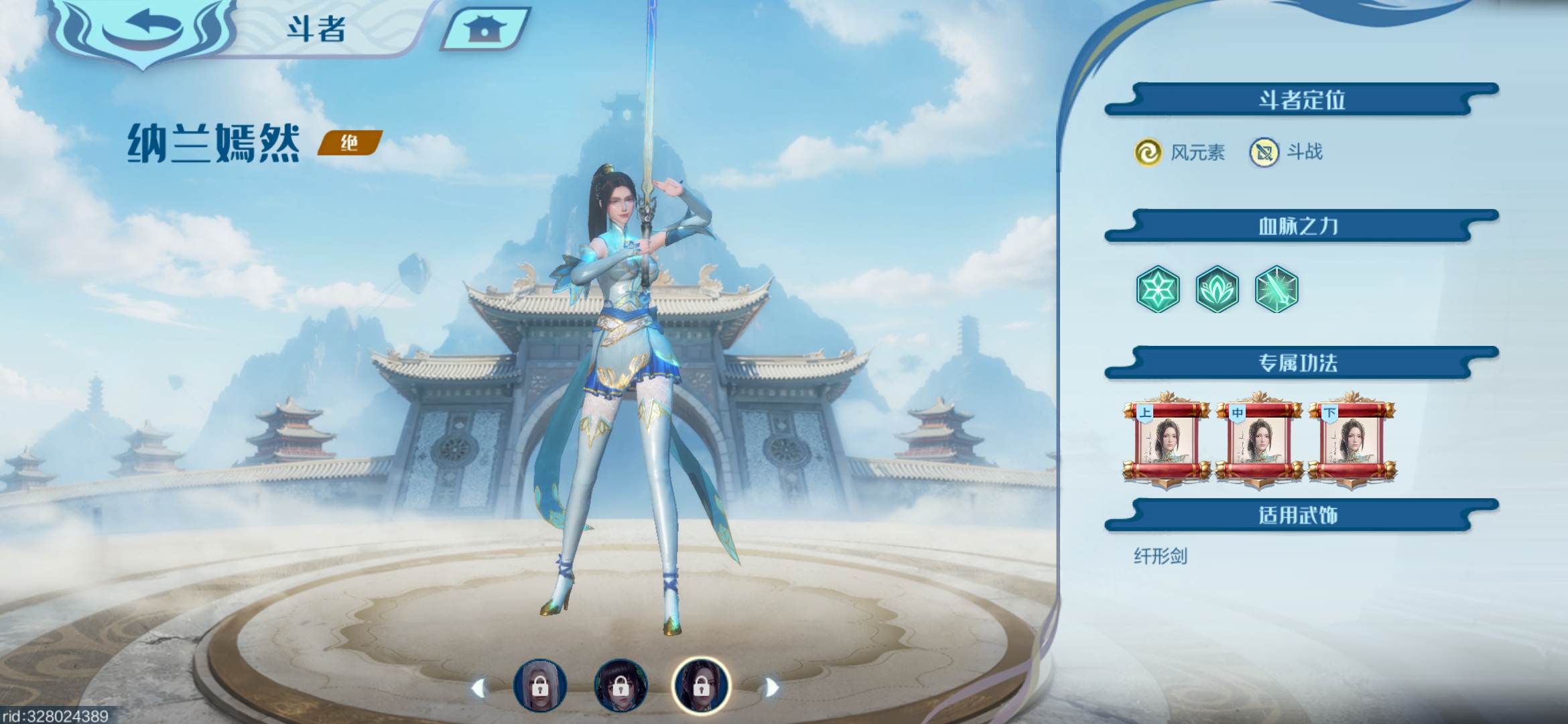View the 中 exclusive technique scroll

coord(1259,440)
